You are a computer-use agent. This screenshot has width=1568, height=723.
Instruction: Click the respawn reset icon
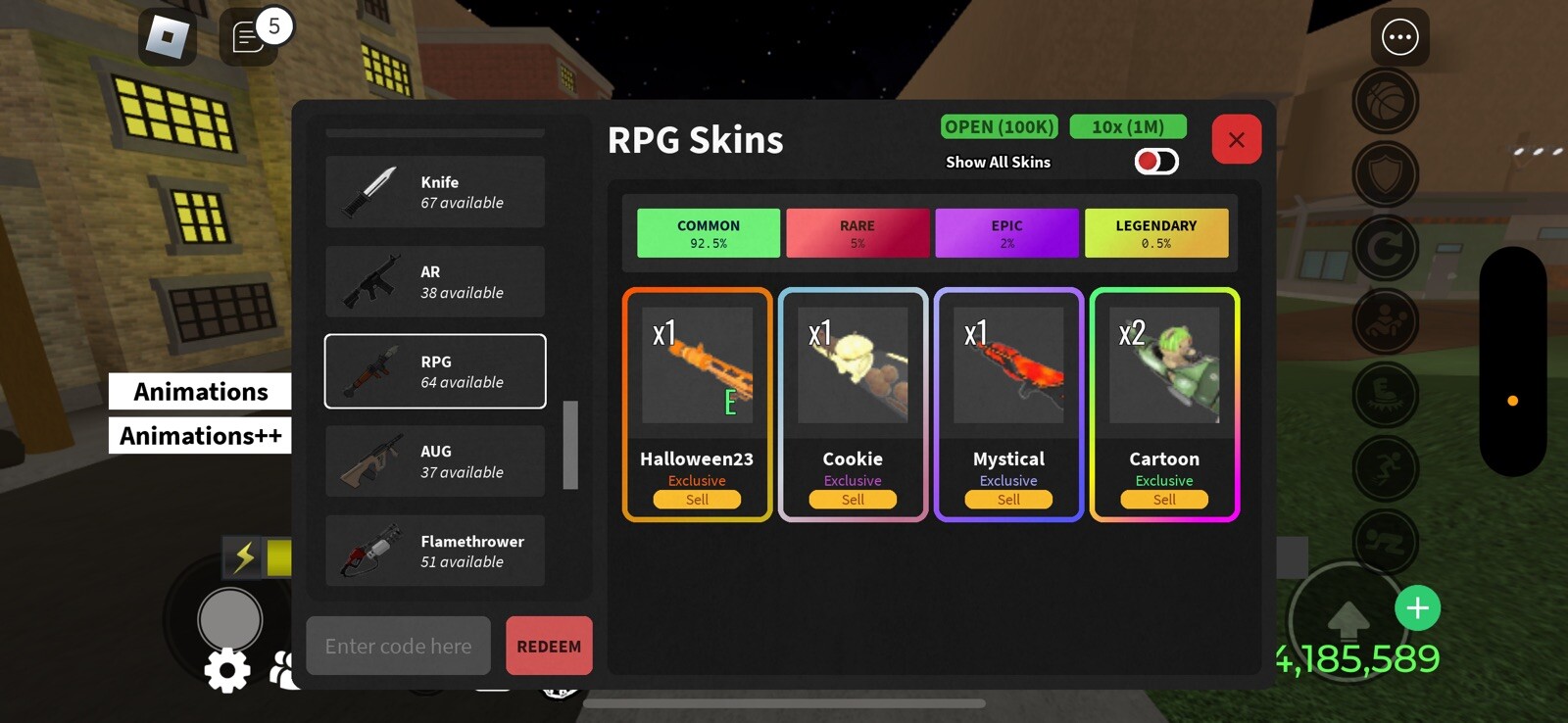[1386, 247]
